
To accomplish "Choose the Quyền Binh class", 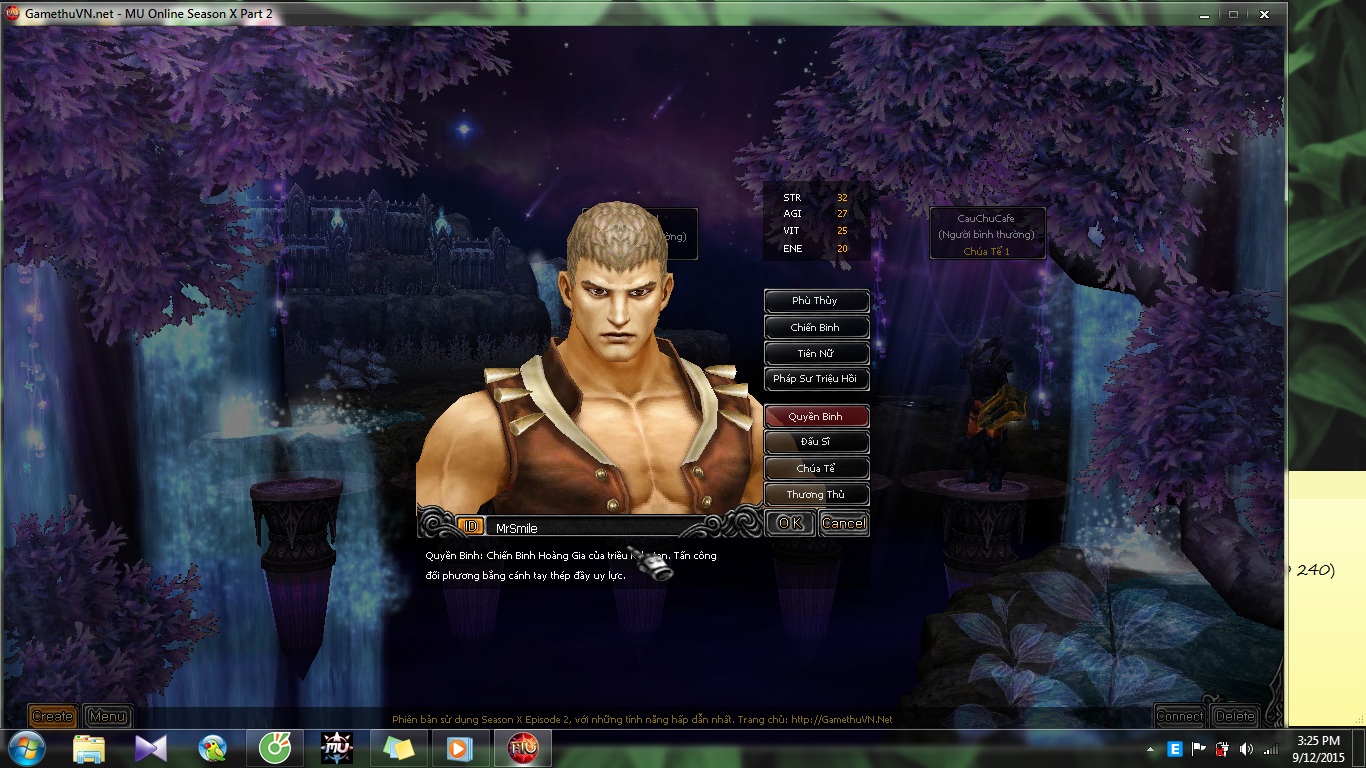I will [816, 416].
